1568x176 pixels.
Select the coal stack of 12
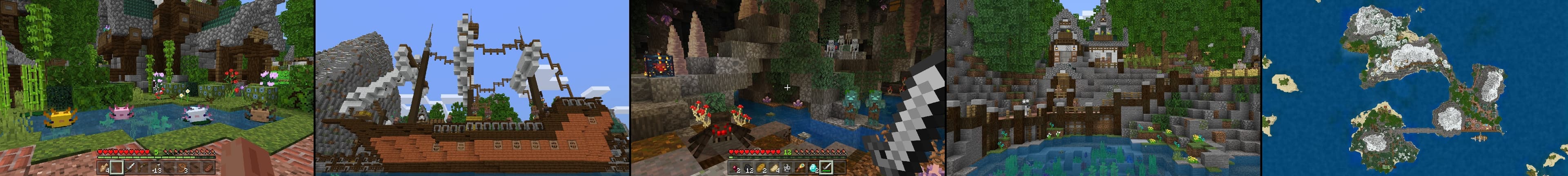click(x=748, y=167)
